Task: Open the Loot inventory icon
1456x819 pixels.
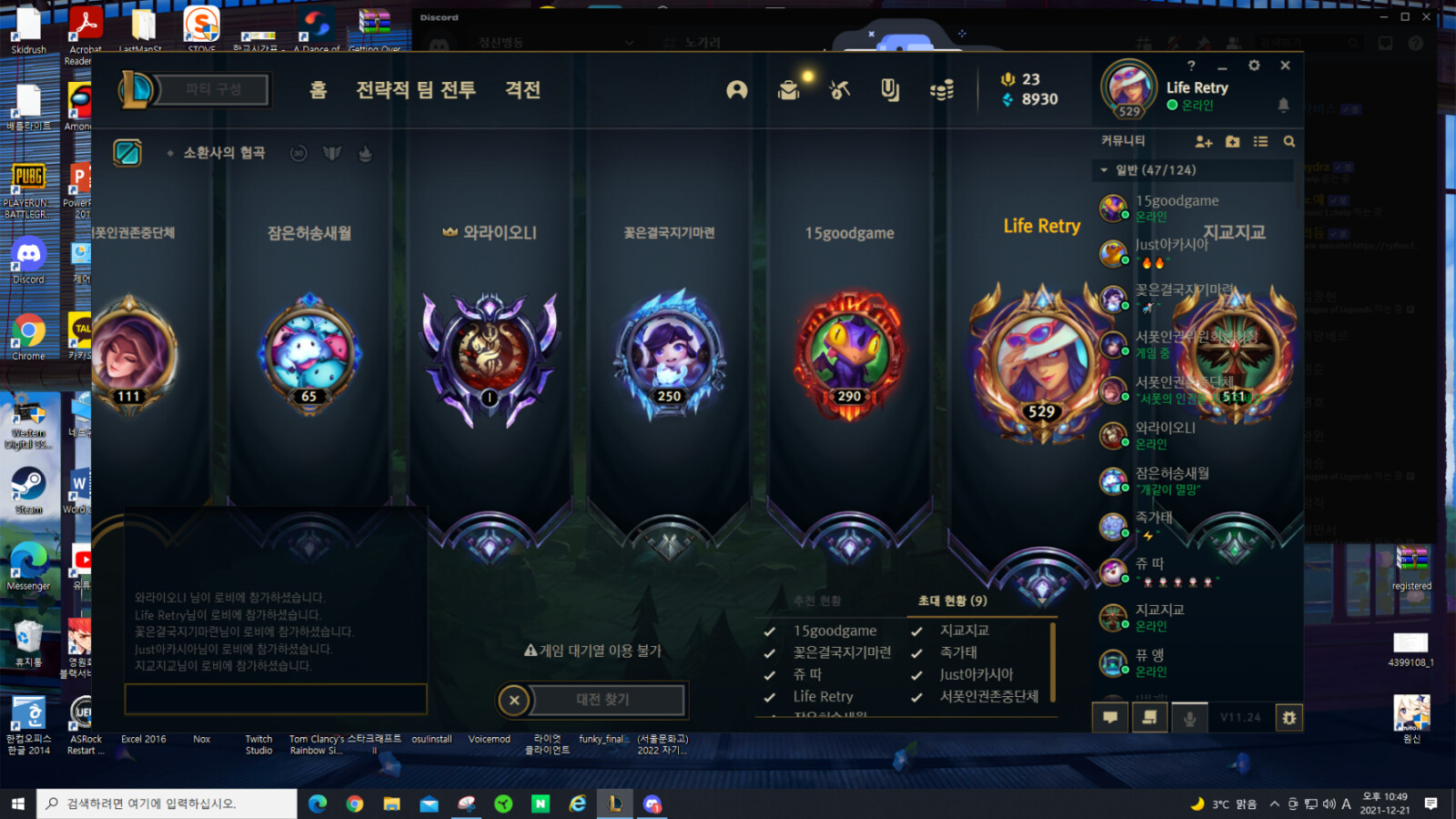Action: tap(788, 90)
